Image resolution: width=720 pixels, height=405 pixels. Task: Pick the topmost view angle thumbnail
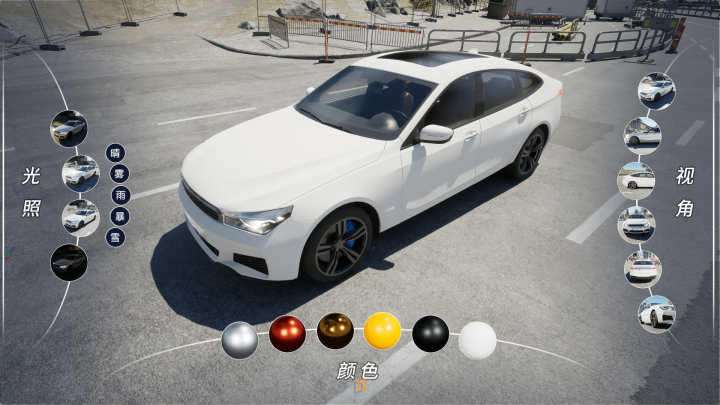pos(656,90)
